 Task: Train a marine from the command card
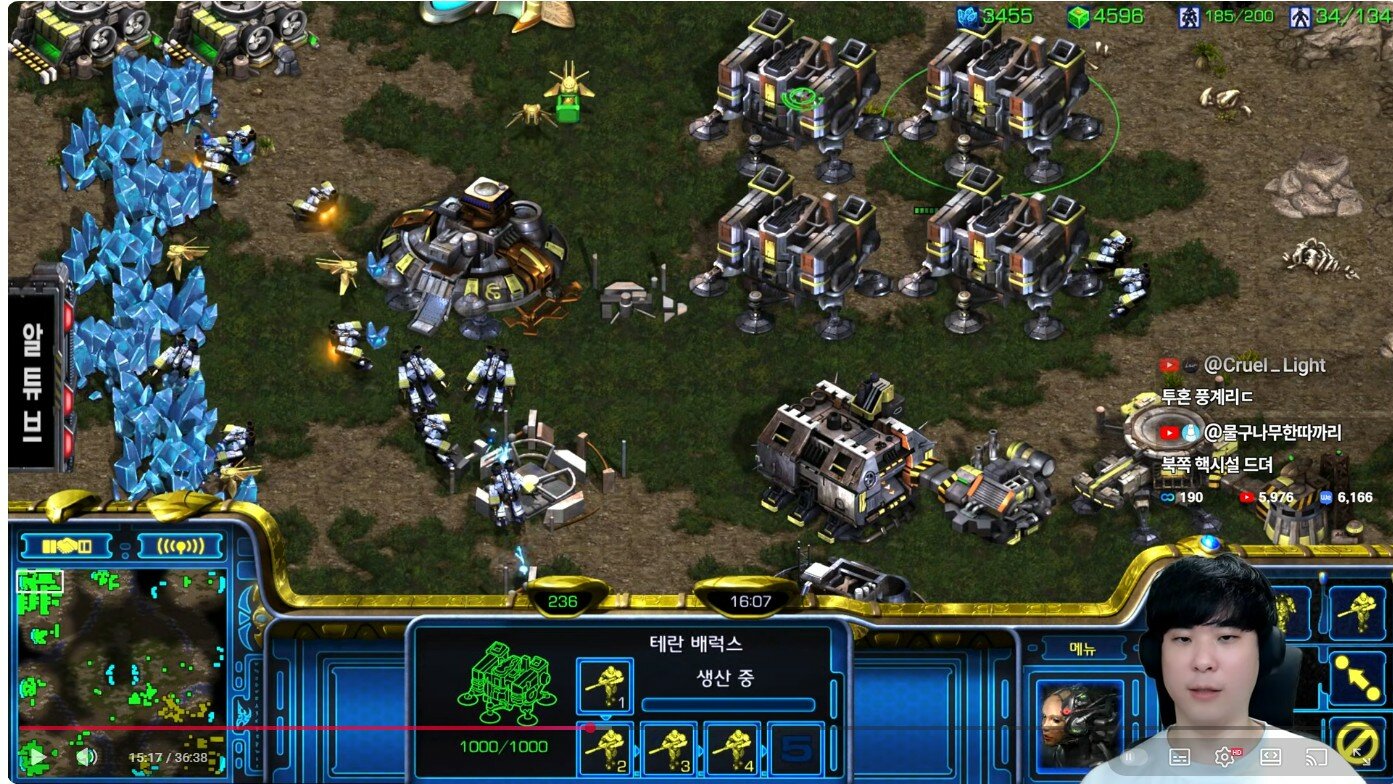tap(1358, 610)
